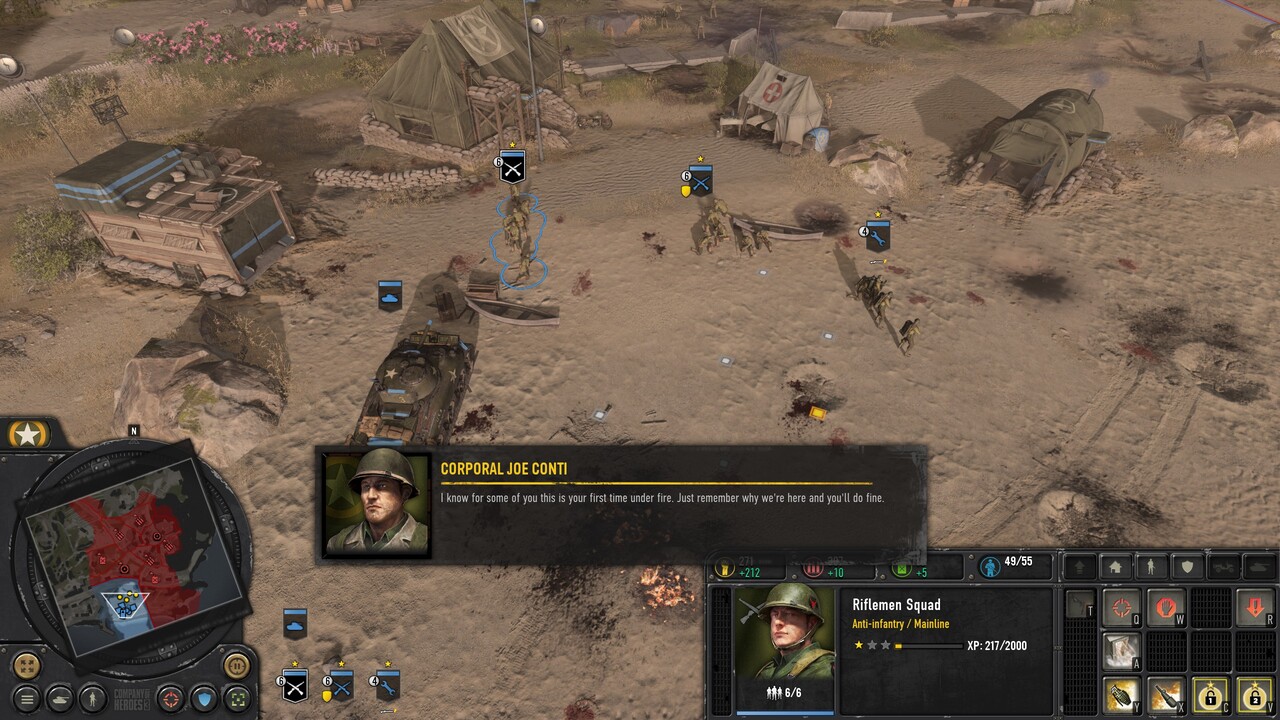This screenshot has height=720, width=1280.
Task: Select the tank icon button beside the minimap
Action: click(59, 698)
